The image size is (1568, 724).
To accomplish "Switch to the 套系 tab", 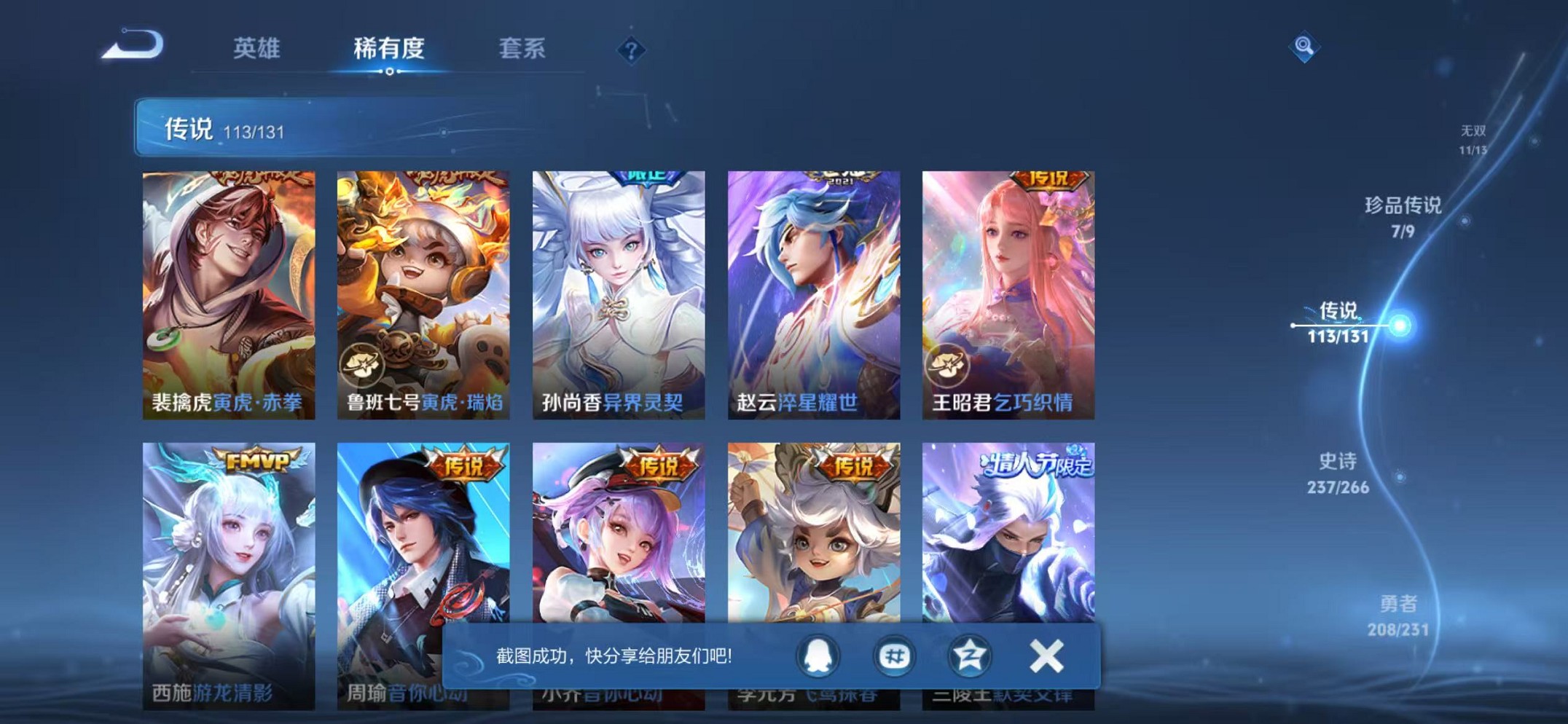I will [x=524, y=47].
